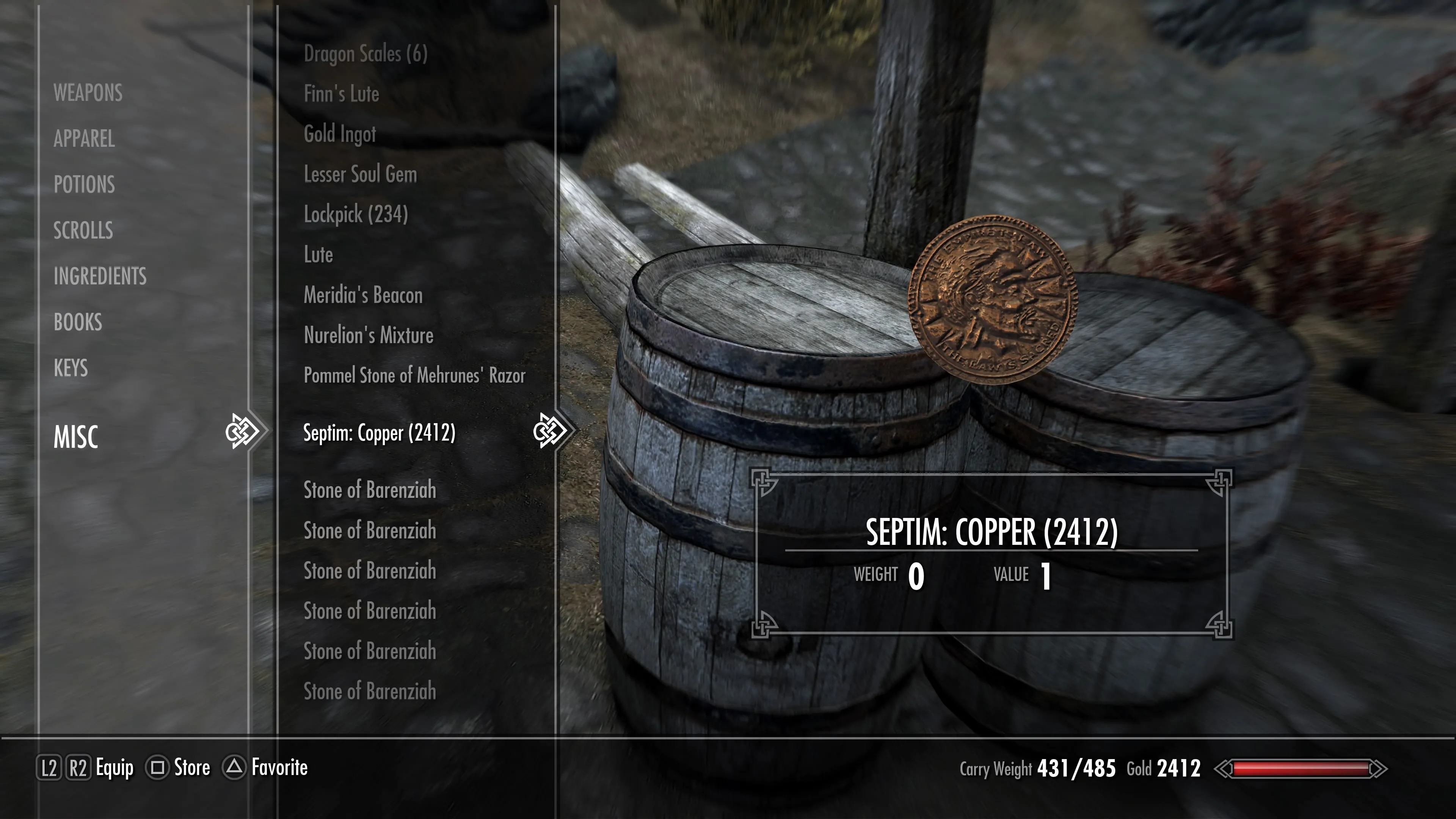Select Meridia's Beacon item
This screenshot has height=819, width=1456.
coord(363,295)
